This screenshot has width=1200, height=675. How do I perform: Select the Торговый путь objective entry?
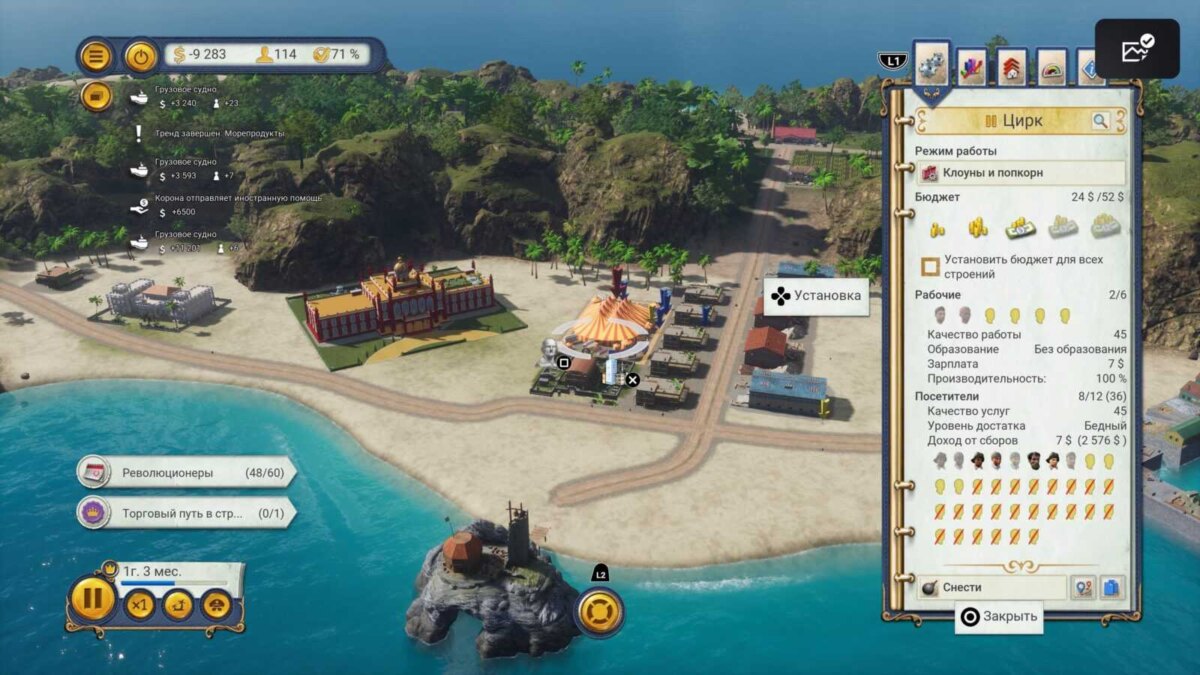[x=185, y=513]
